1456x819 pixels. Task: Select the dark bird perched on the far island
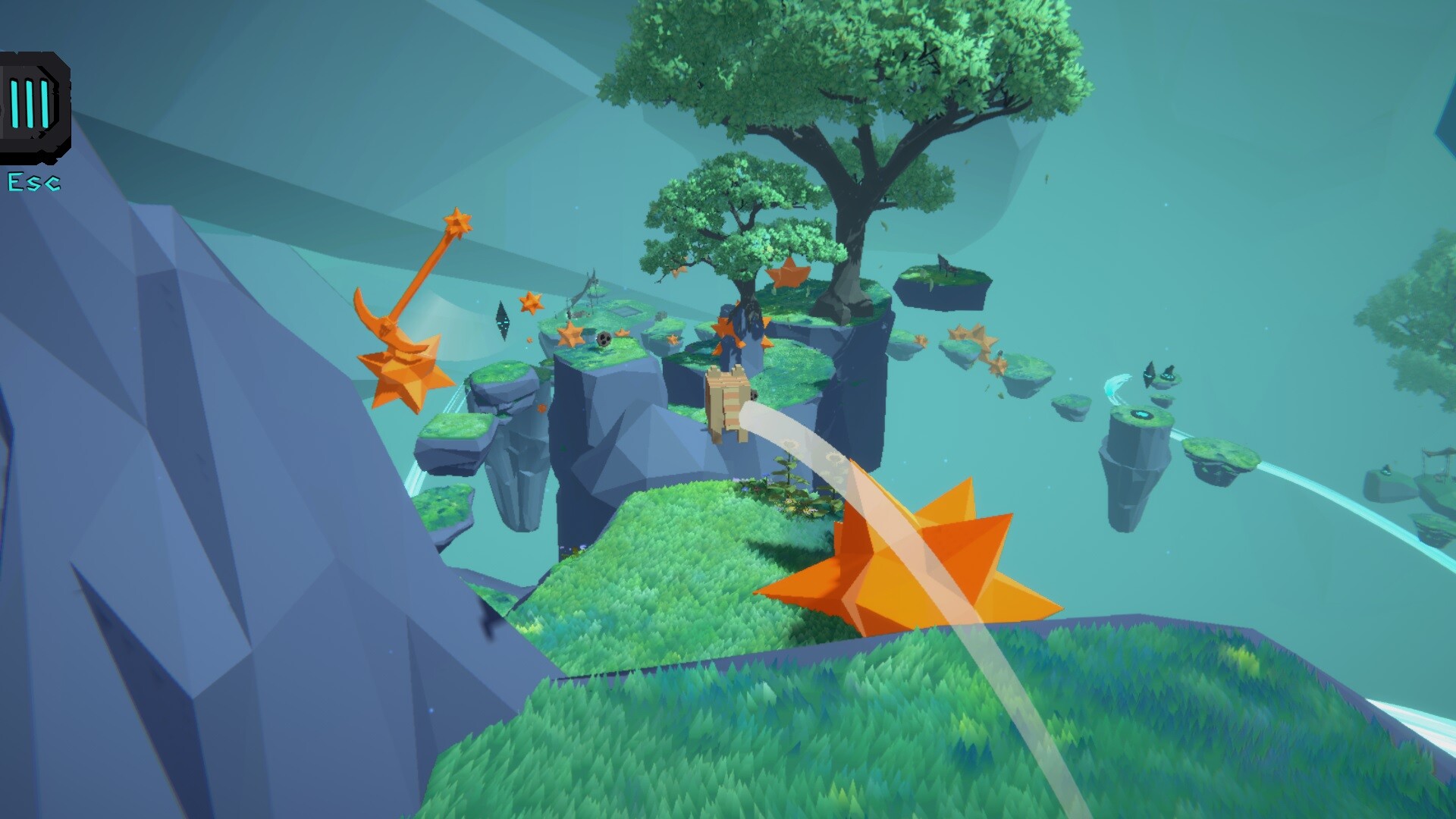pyautogui.click(x=1169, y=373)
